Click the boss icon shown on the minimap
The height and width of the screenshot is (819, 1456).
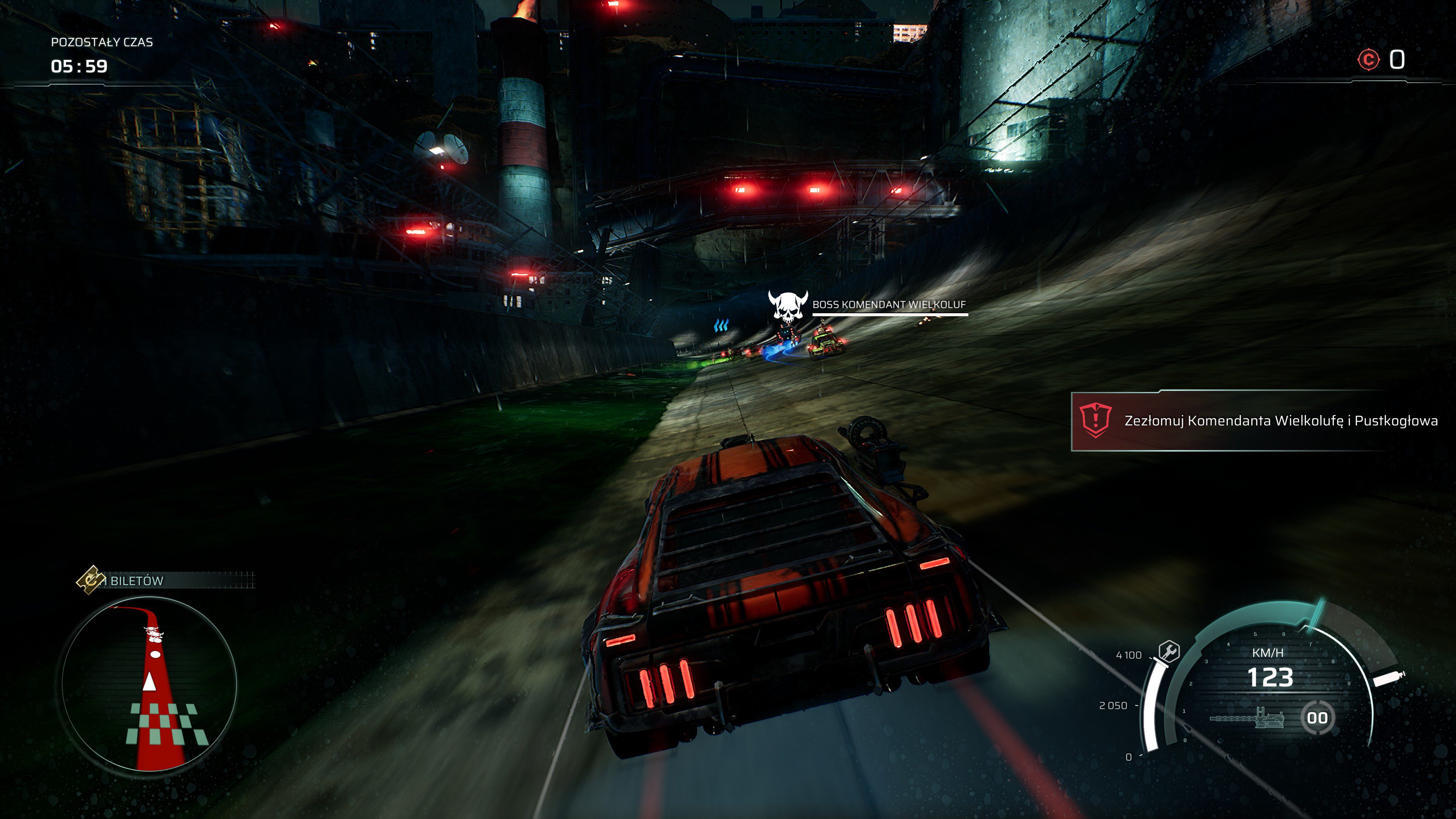154,632
